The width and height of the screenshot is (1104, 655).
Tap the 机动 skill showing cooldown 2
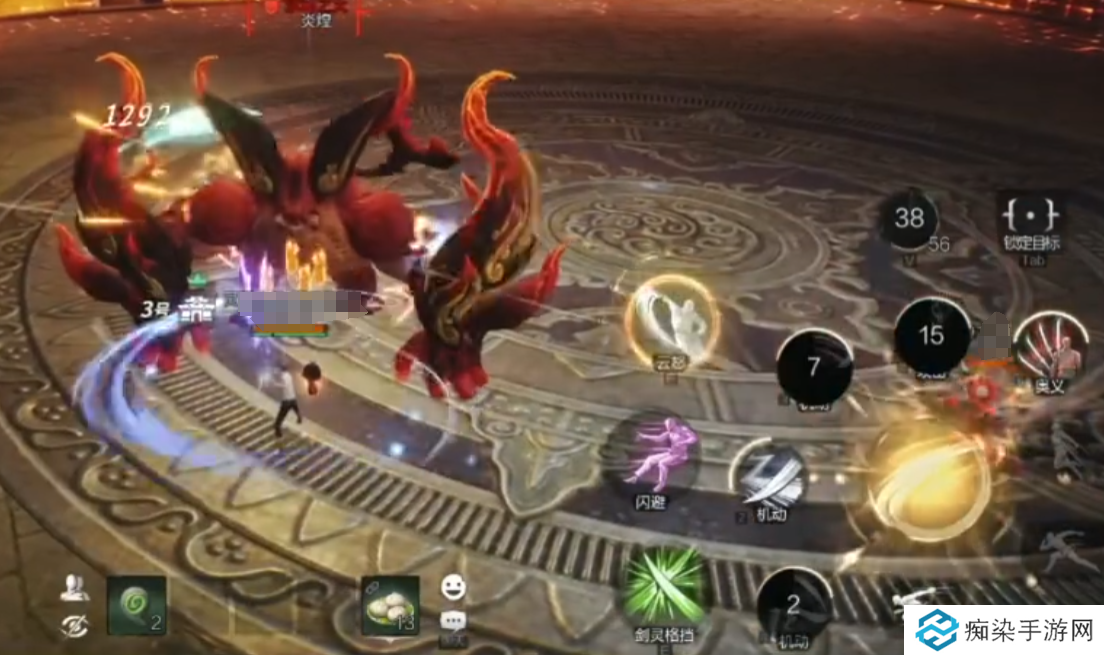coord(794,604)
